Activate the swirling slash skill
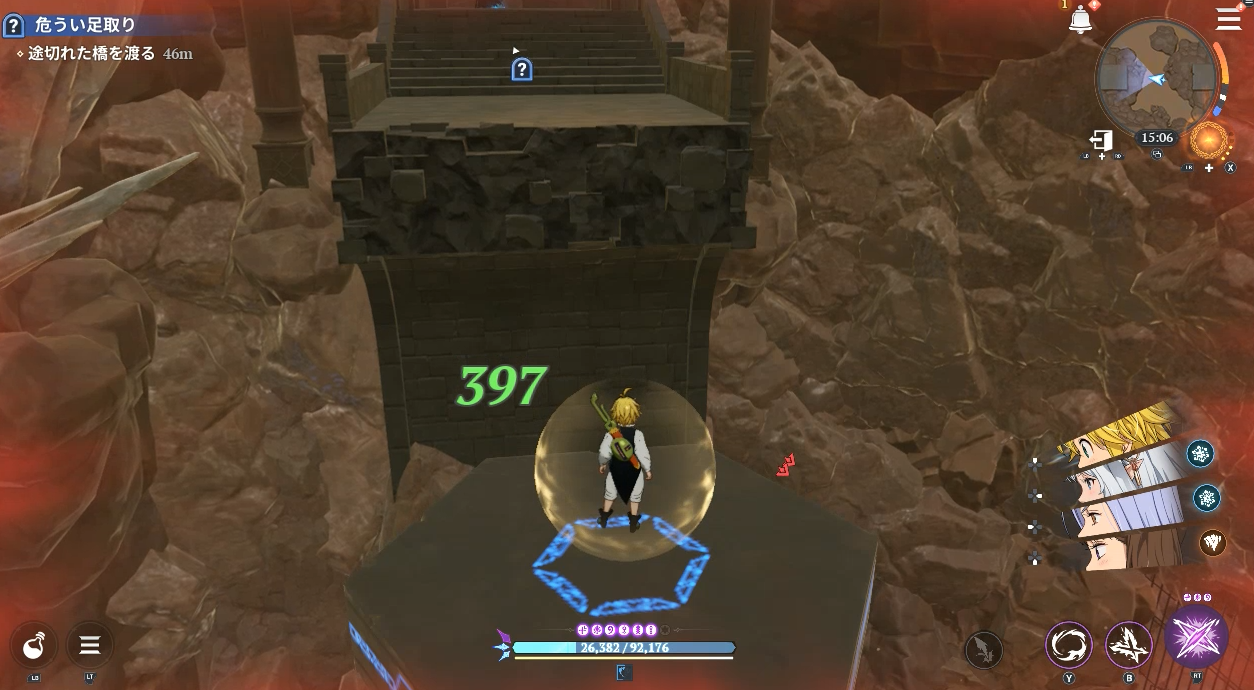Viewport: 1254px width, 690px height. [1069, 645]
